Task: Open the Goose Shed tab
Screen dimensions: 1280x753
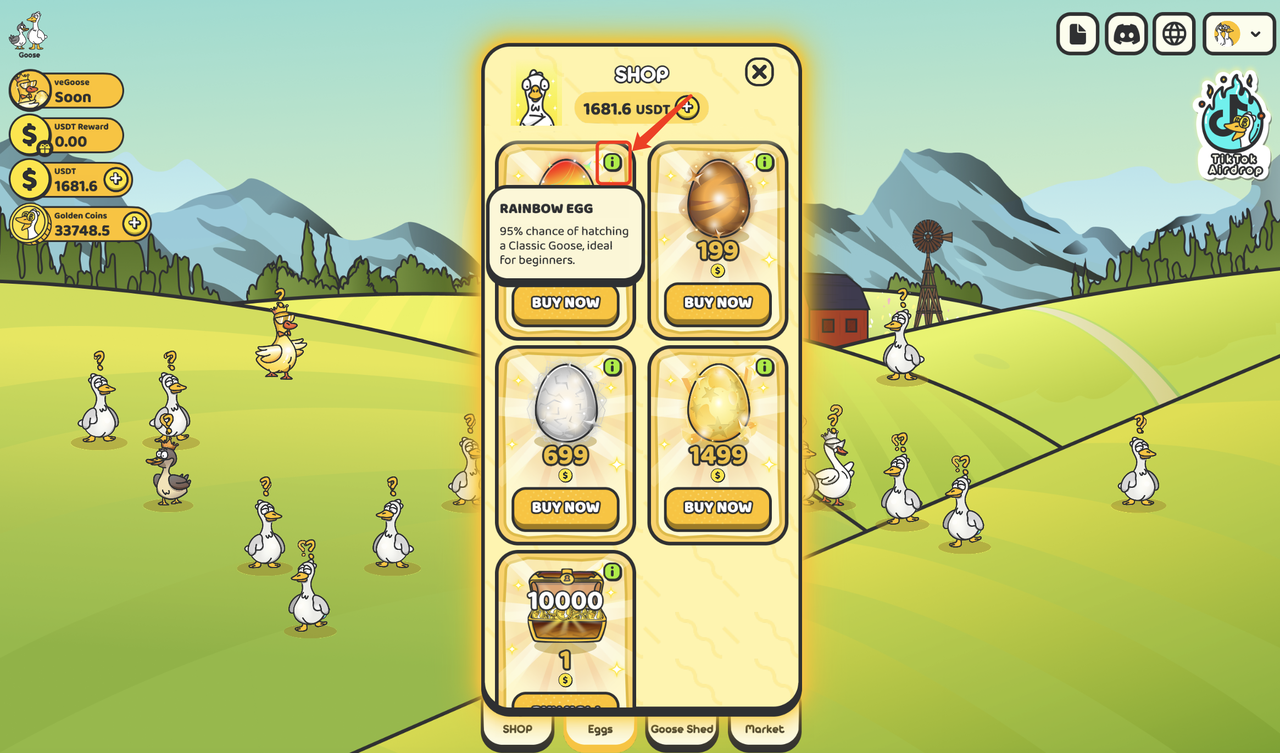Action: [682, 730]
